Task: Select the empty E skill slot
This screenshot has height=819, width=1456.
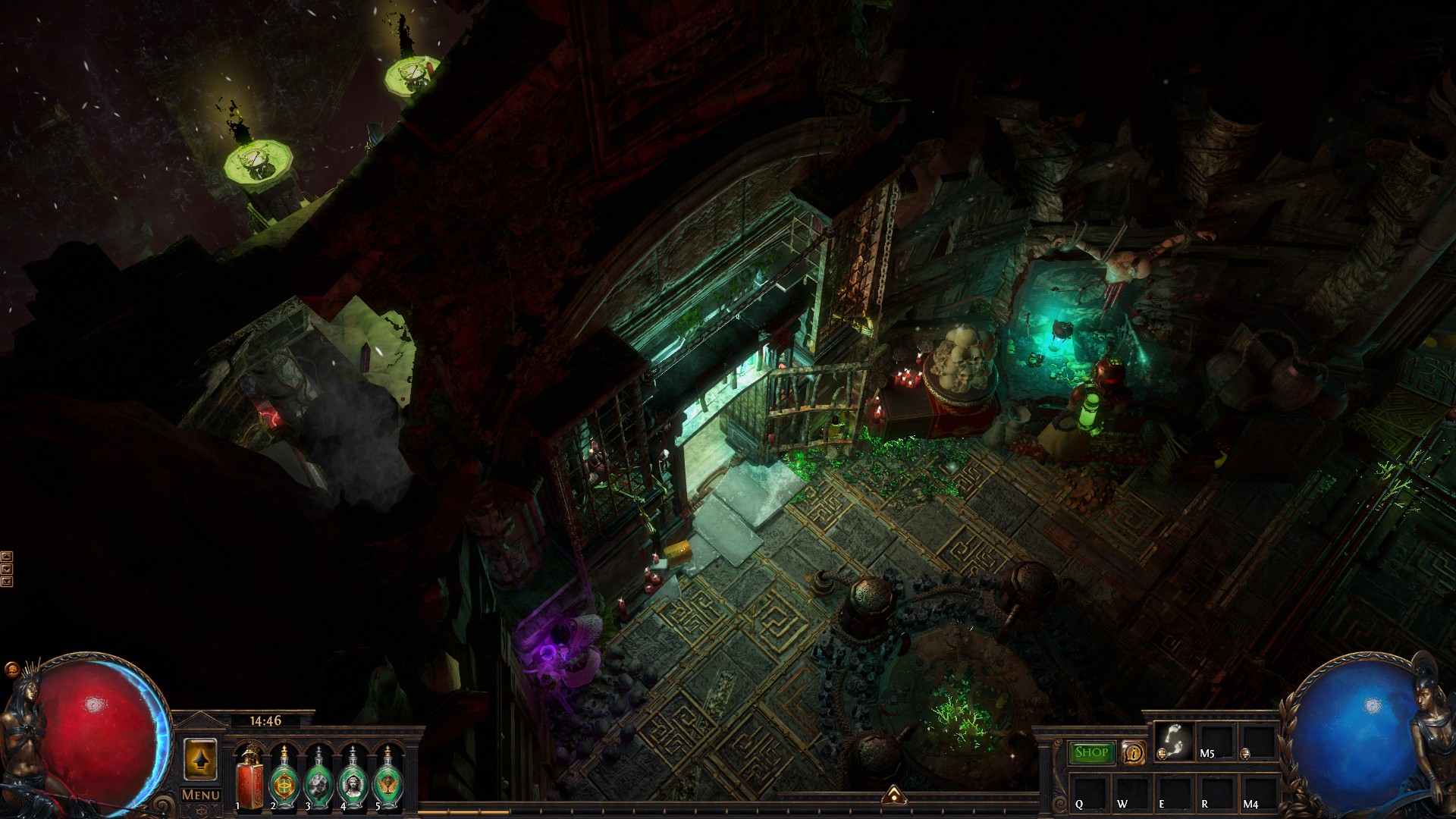Action: 1173,792
